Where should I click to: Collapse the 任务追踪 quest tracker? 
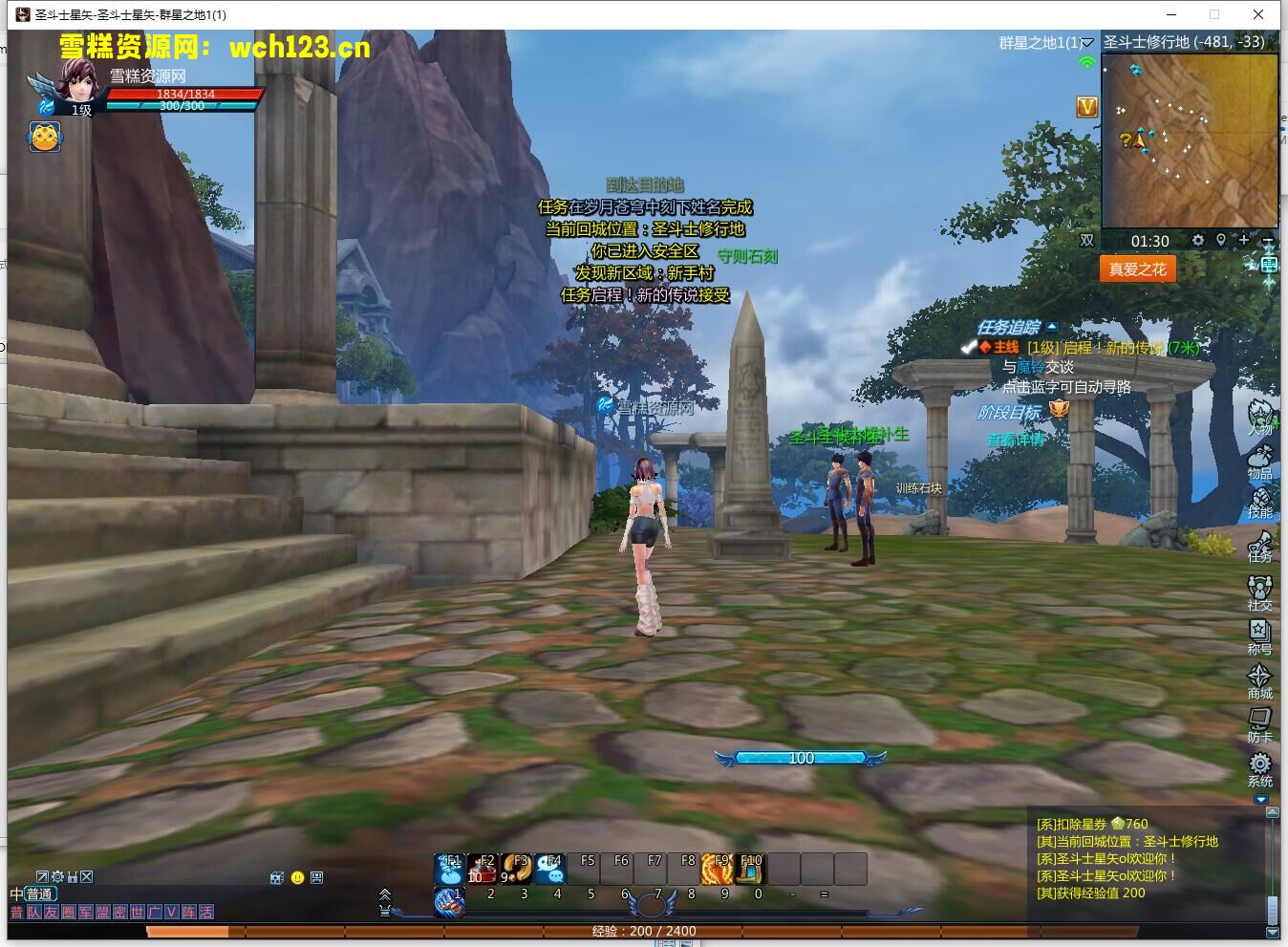tap(1052, 327)
